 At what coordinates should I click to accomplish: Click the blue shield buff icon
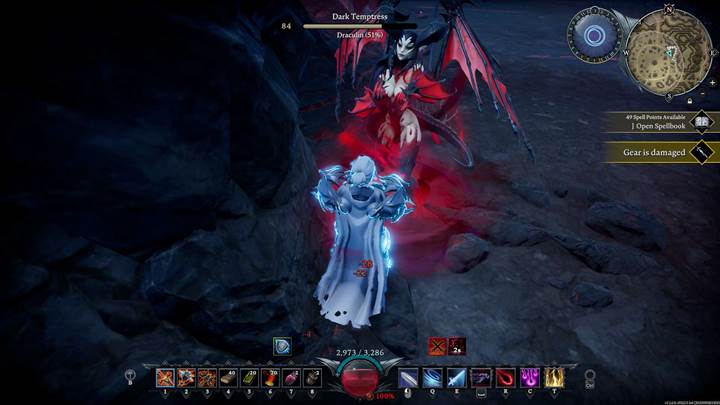(283, 346)
